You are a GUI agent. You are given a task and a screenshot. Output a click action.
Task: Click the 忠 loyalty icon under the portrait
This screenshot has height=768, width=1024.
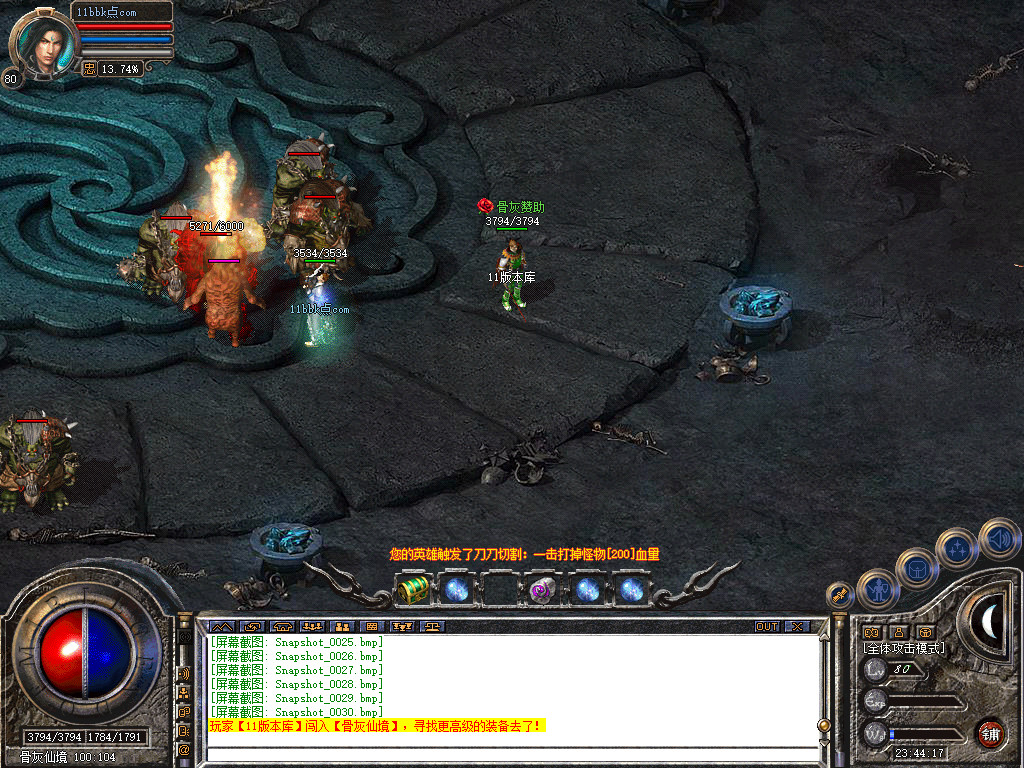pyautogui.click(x=89, y=69)
